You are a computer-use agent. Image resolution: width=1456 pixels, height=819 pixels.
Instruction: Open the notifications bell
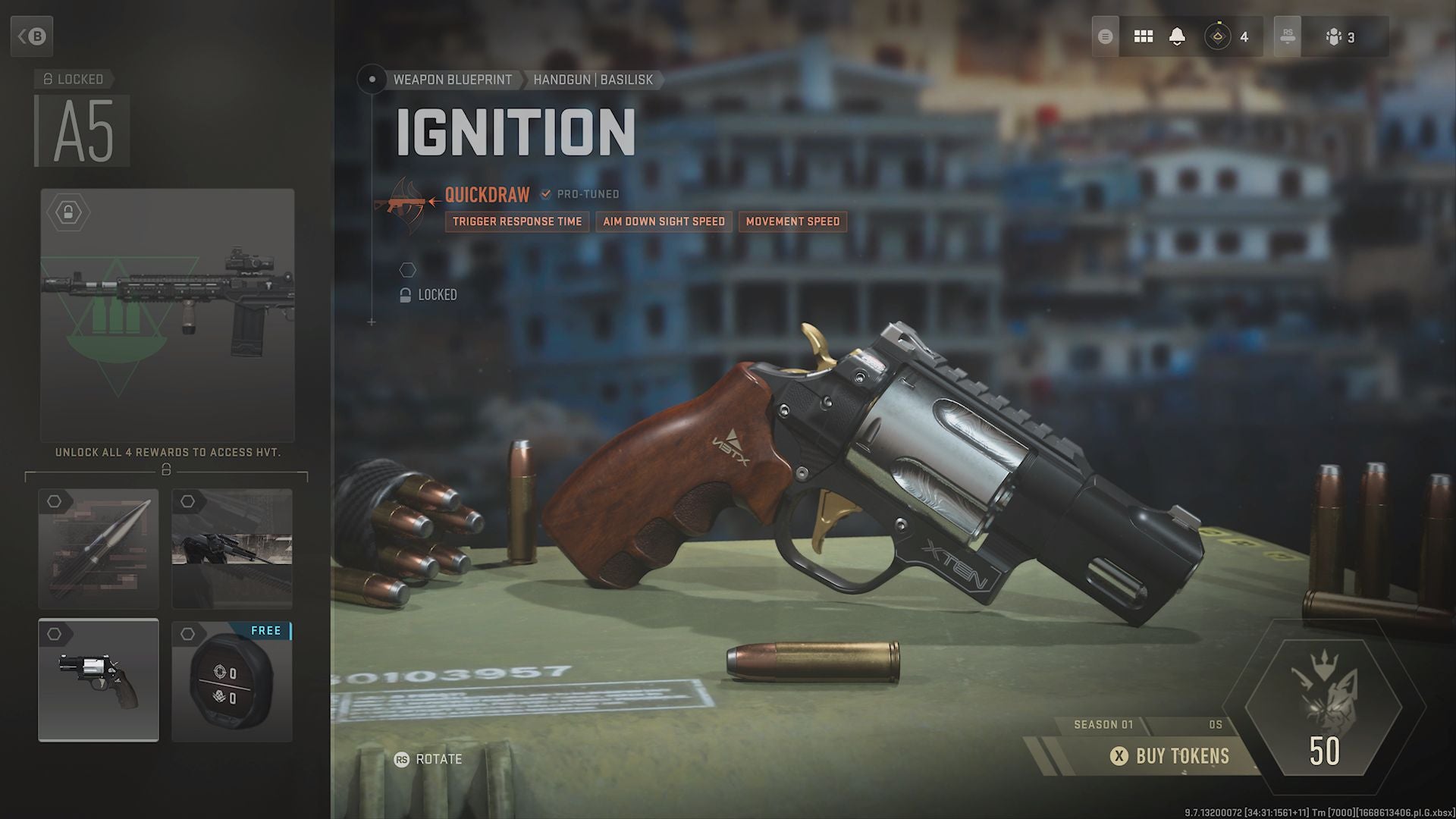tap(1177, 36)
